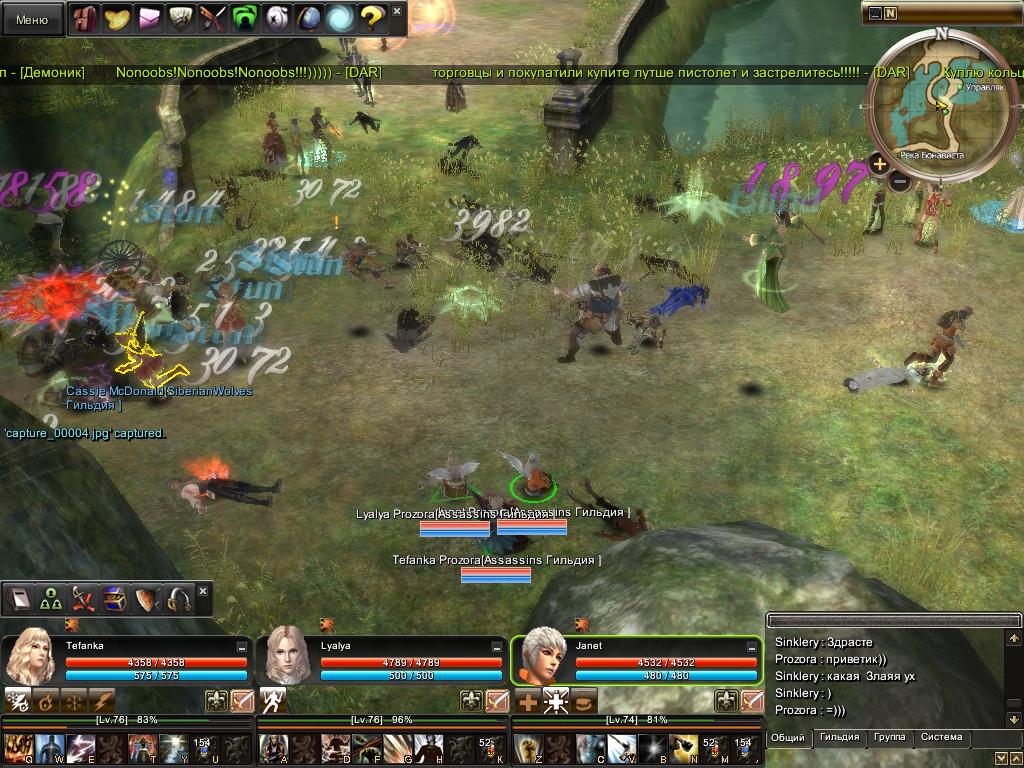The height and width of the screenshot is (768, 1024).
Task: Zoom out the minimap with minus button
Action: pyautogui.click(x=899, y=182)
